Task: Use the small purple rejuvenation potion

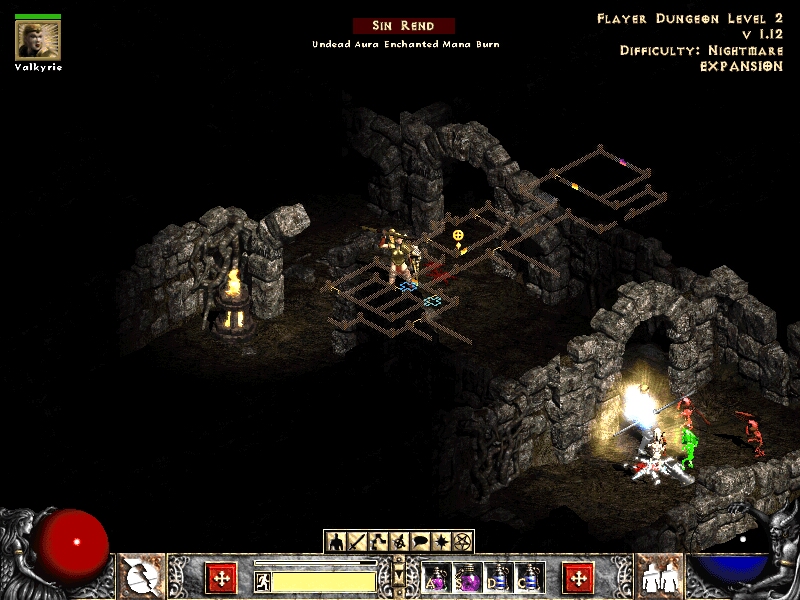Action: tap(437, 578)
